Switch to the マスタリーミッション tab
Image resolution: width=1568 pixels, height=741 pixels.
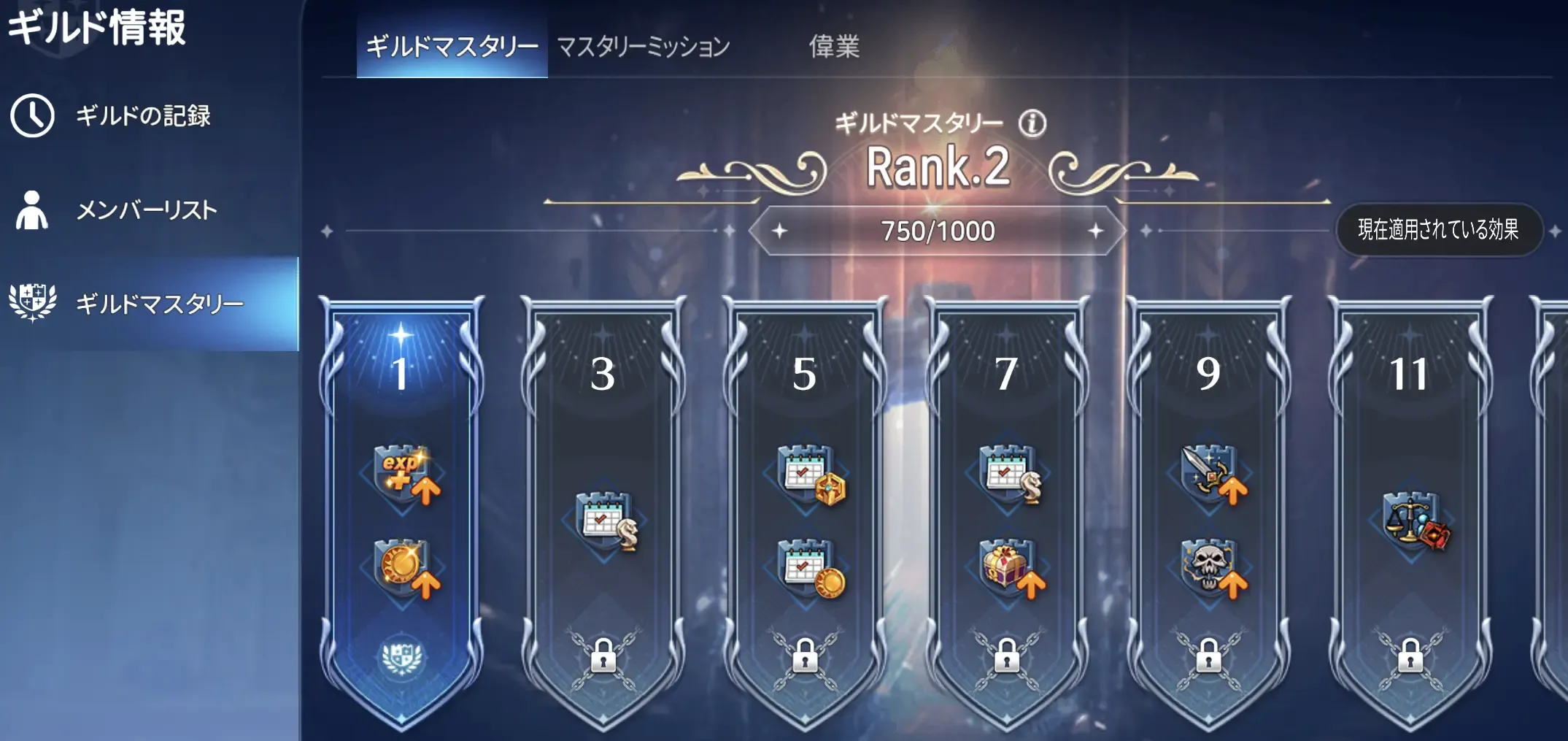[x=642, y=46]
